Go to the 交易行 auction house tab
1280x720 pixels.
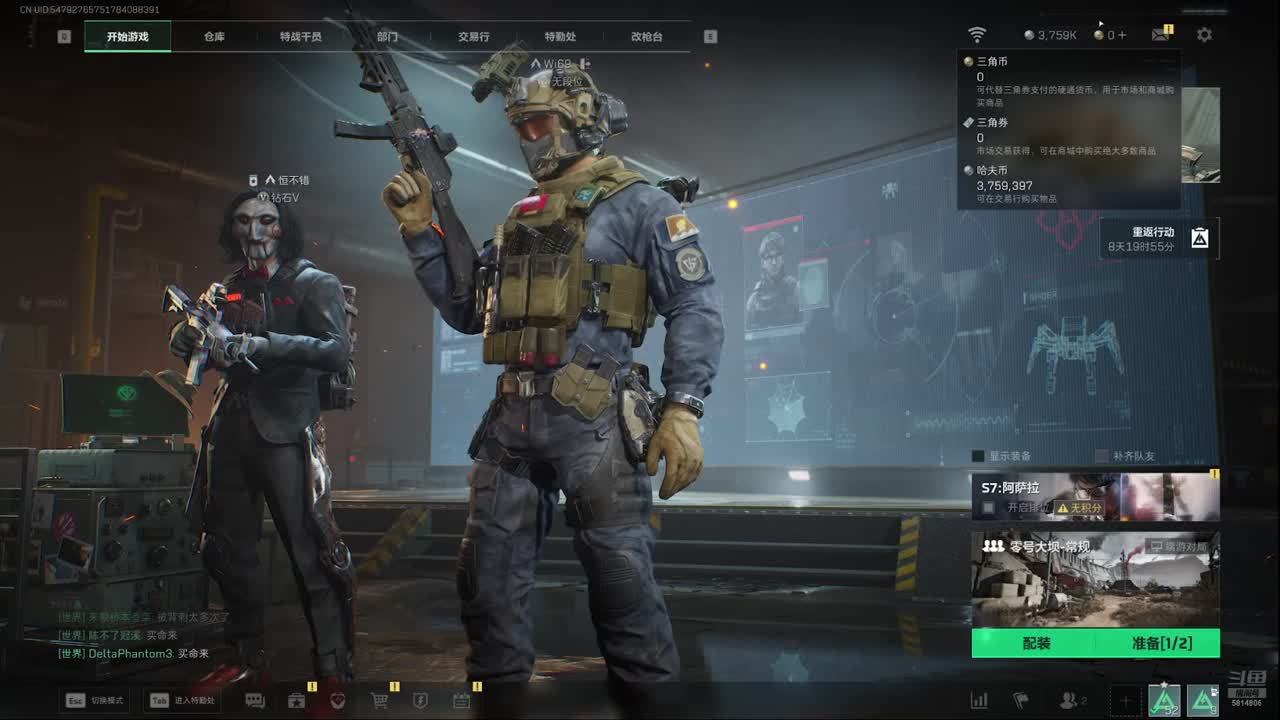tap(474, 37)
